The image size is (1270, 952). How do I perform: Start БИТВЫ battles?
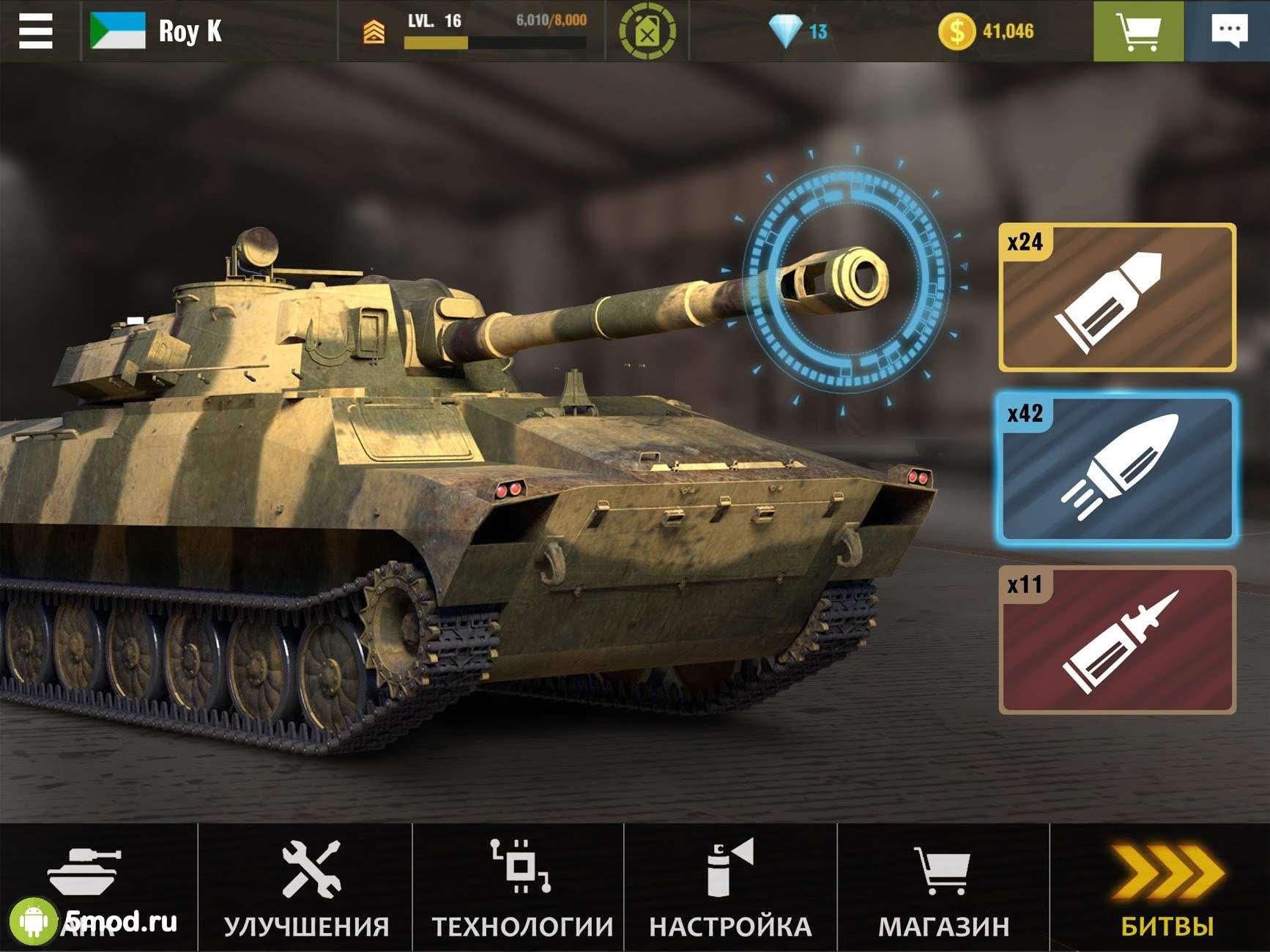coord(1166,887)
